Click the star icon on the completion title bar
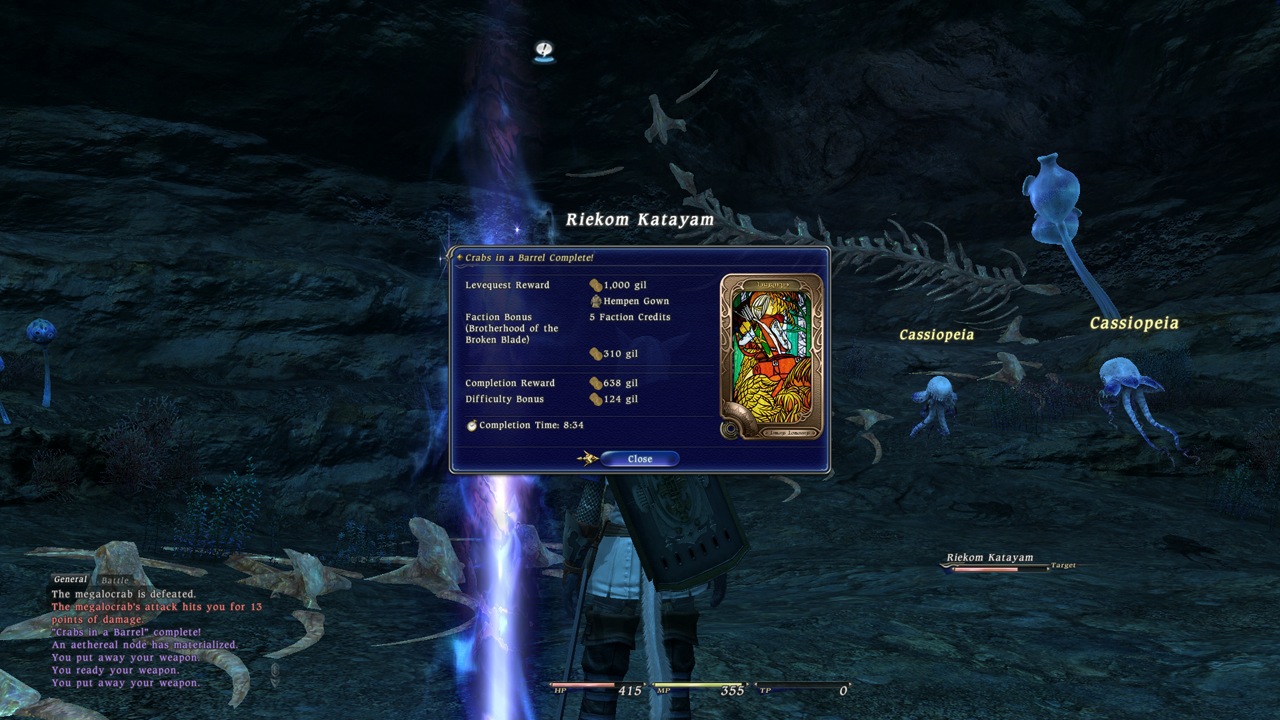The image size is (1280, 720). click(459, 258)
